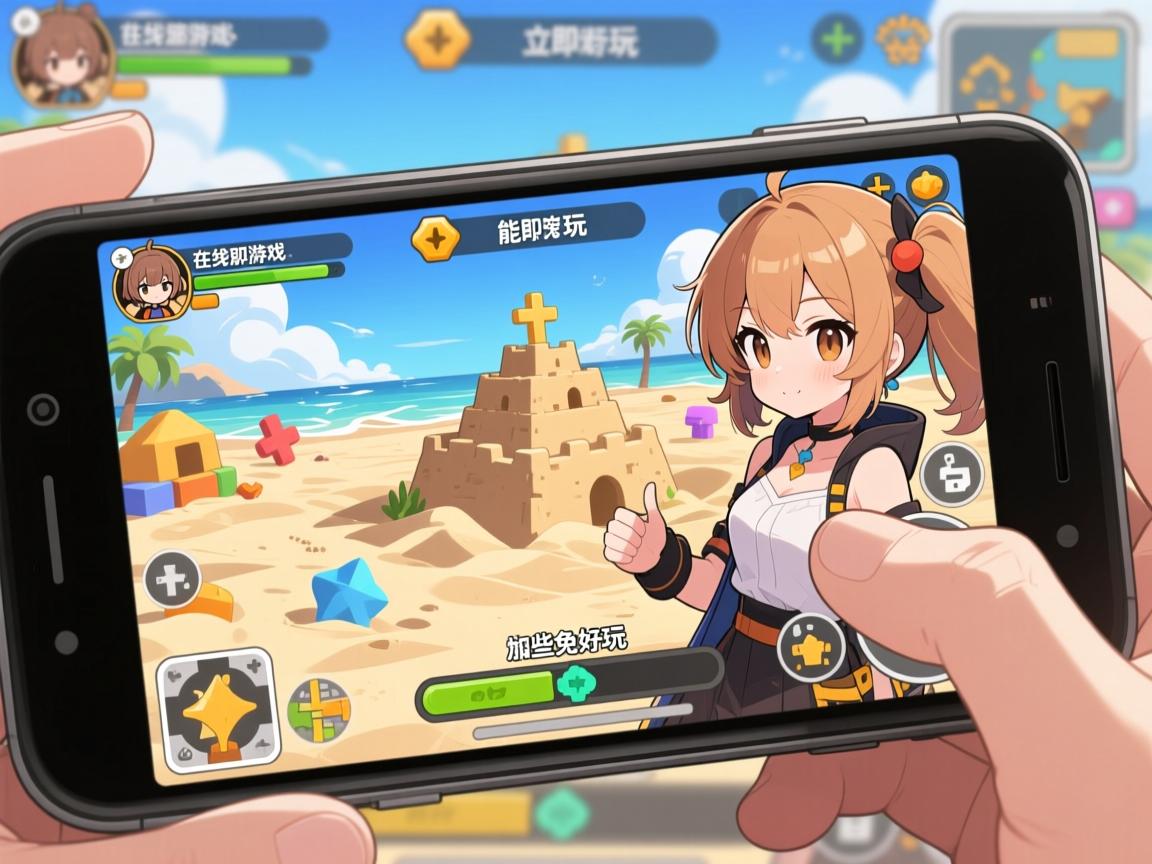Image resolution: width=1152 pixels, height=864 pixels.
Task: Tap the gray circular plus button
Action: pos(173,580)
